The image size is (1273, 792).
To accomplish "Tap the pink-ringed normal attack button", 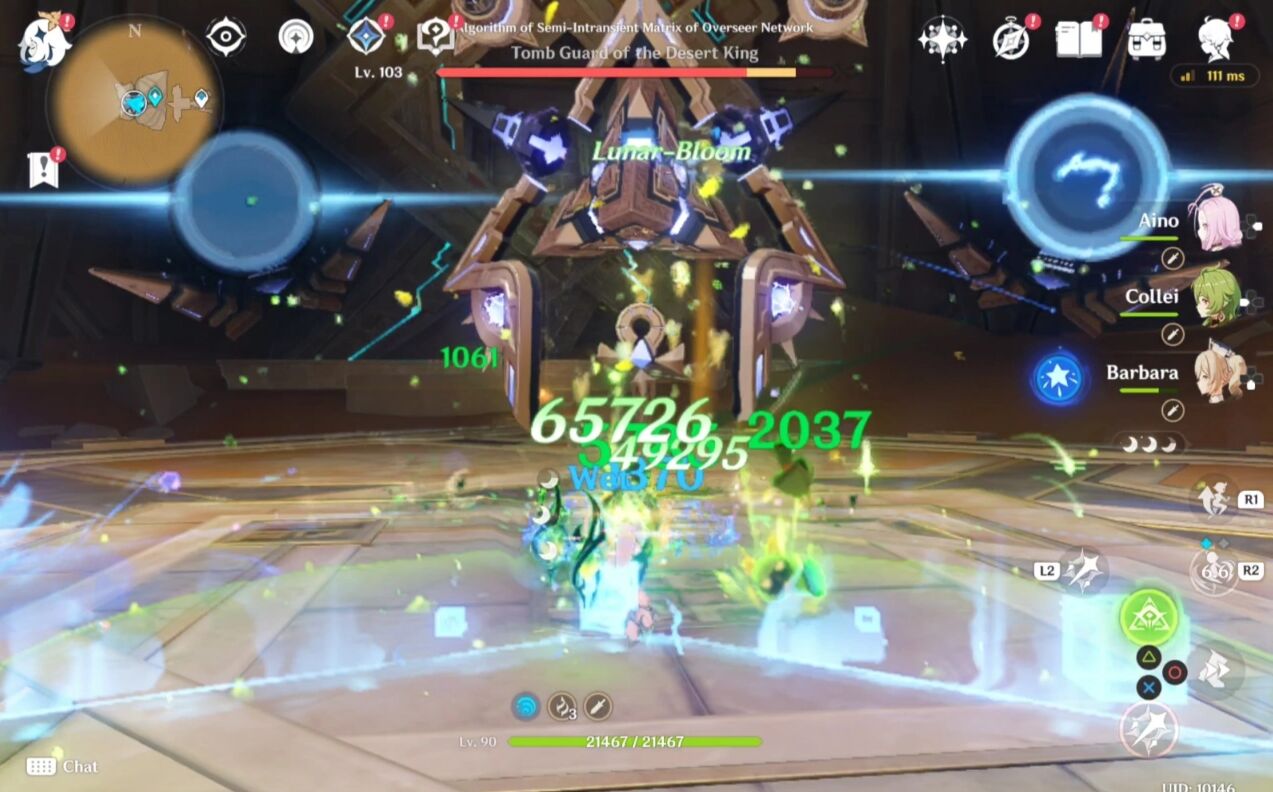I will (1149, 729).
